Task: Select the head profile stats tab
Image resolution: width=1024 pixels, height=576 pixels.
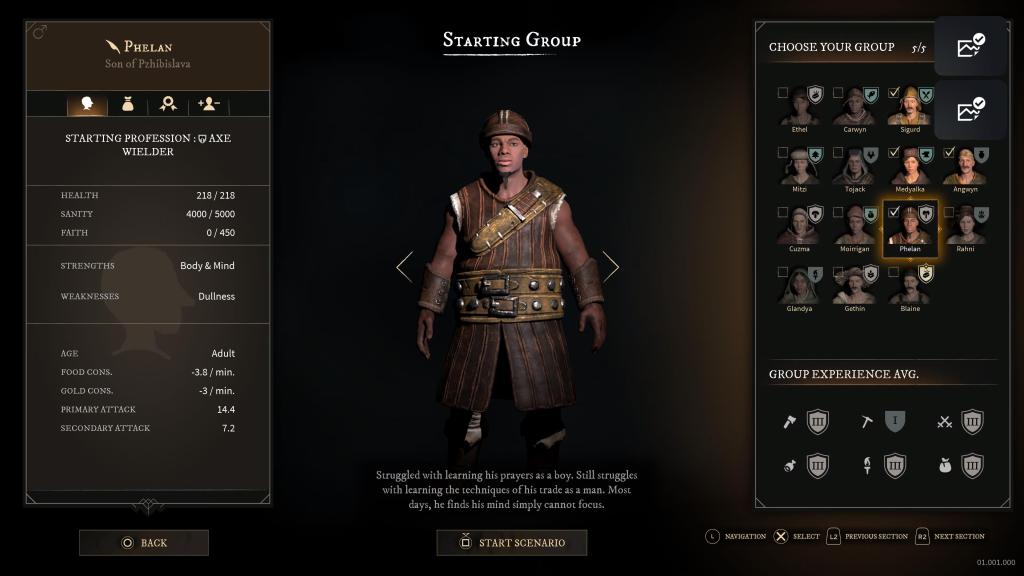Action: [x=87, y=104]
